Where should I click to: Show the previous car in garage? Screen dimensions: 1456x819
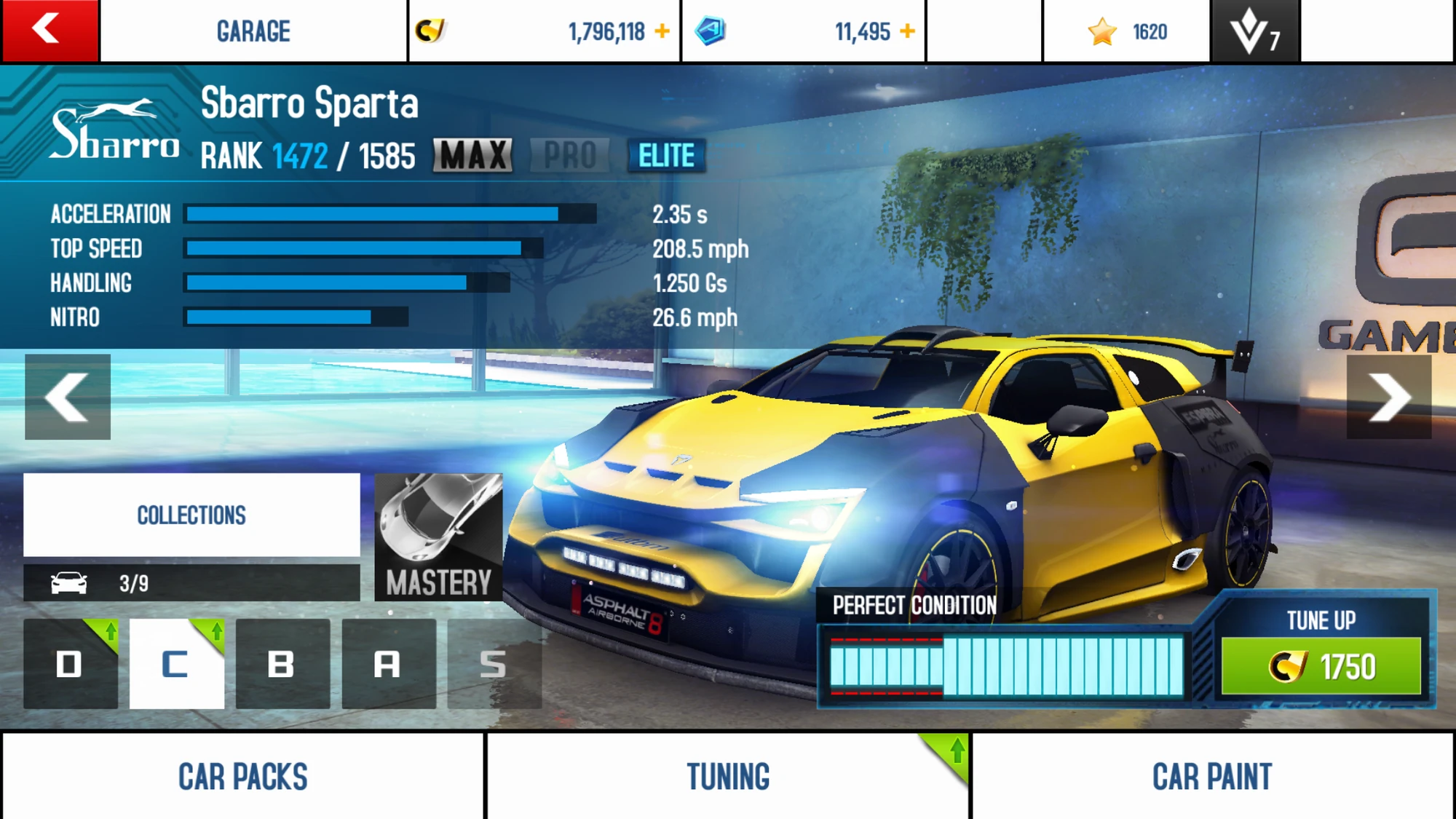pos(68,397)
